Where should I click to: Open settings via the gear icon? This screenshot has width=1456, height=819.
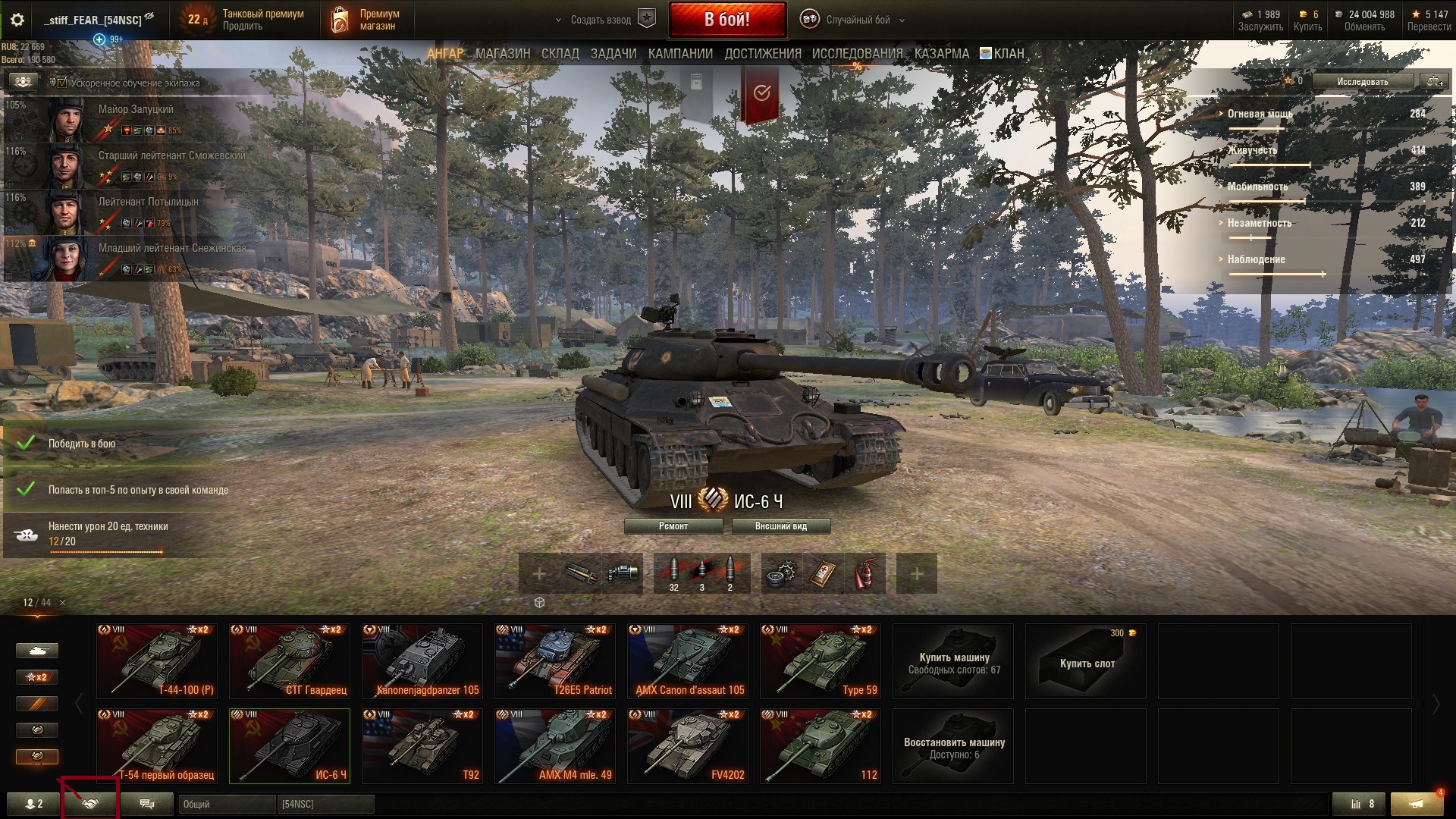[17, 20]
